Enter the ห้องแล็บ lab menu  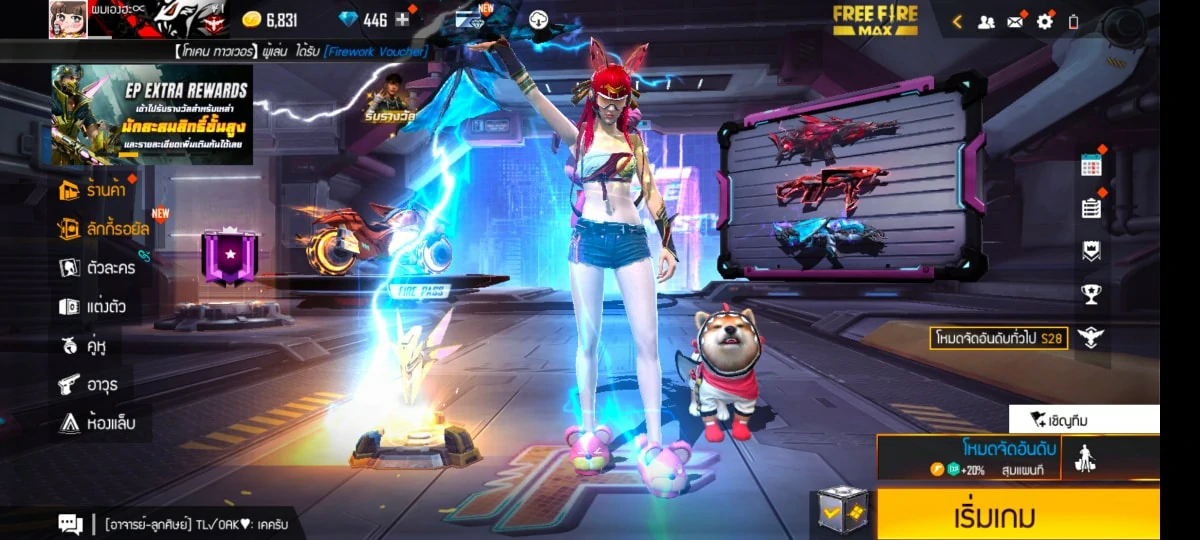[96, 423]
